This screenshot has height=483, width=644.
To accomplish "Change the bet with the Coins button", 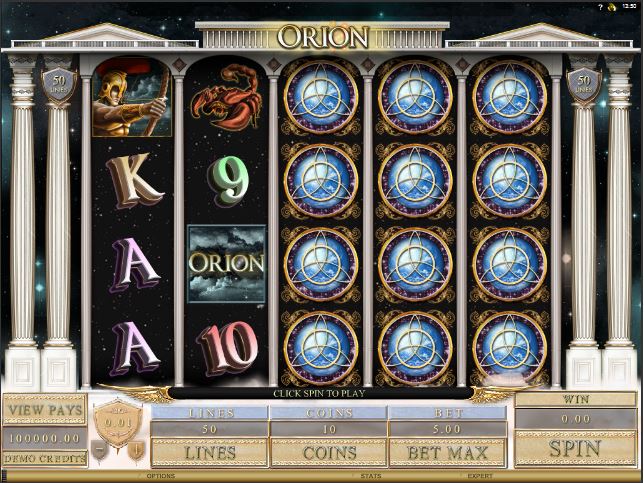I will (x=328, y=452).
